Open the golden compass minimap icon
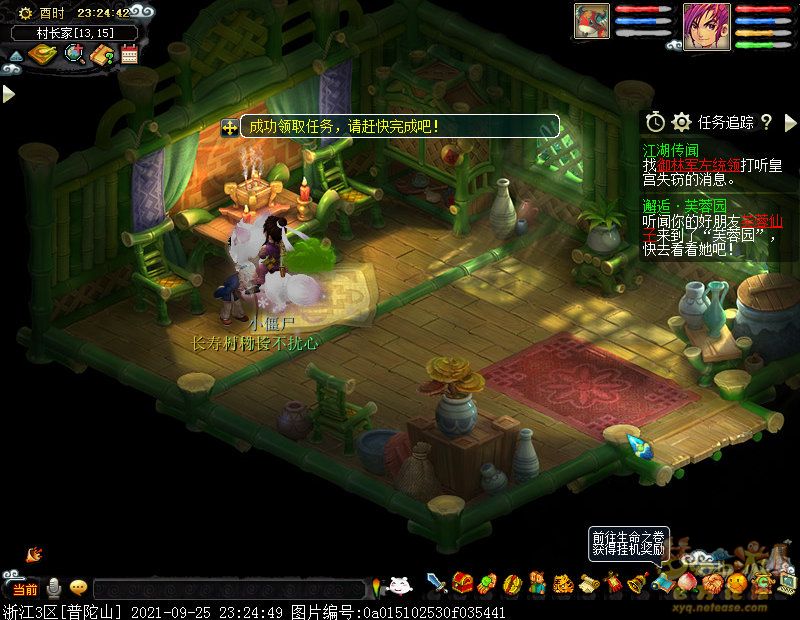 tap(42, 55)
